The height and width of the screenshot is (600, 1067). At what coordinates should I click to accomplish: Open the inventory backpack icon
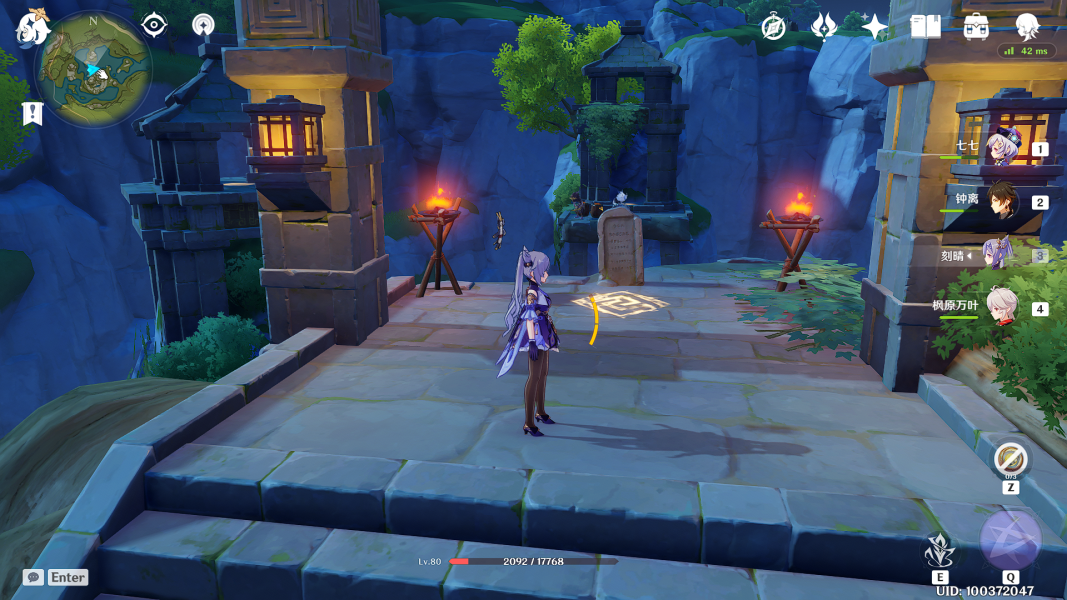pyautogui.click(x=976, y=27)
